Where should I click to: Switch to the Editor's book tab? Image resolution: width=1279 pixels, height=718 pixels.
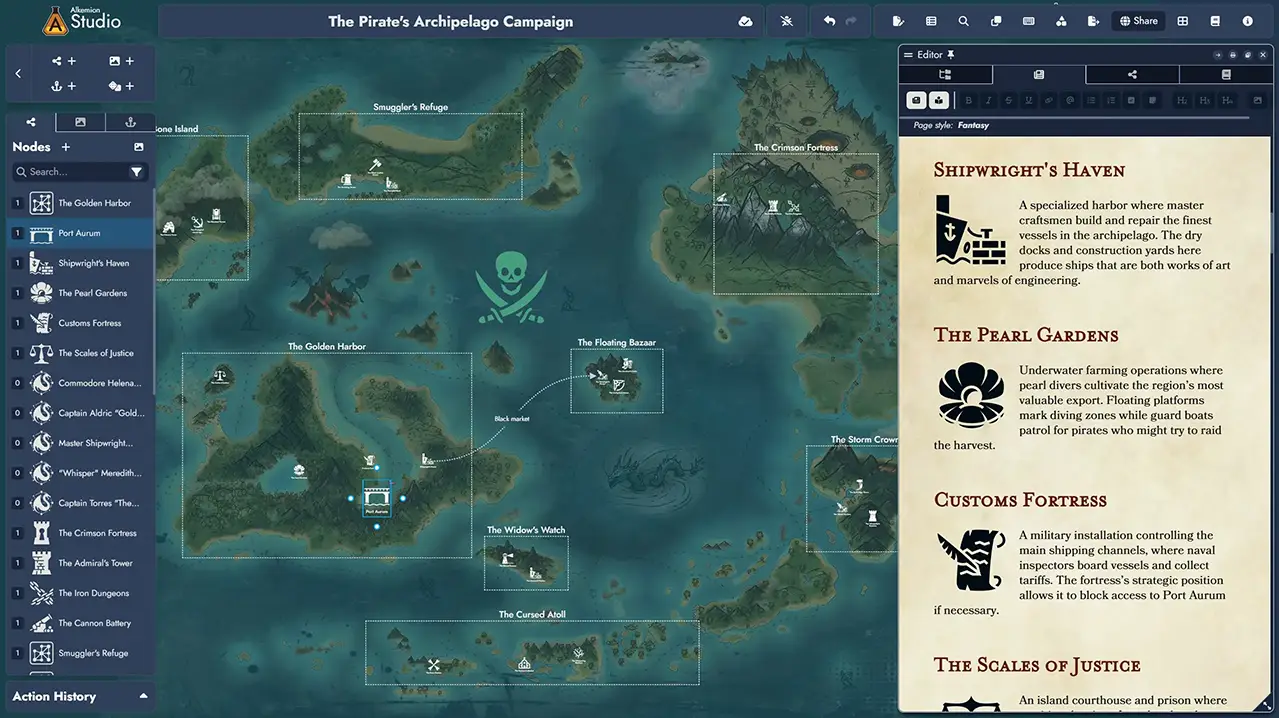(x=1226, y=75)
